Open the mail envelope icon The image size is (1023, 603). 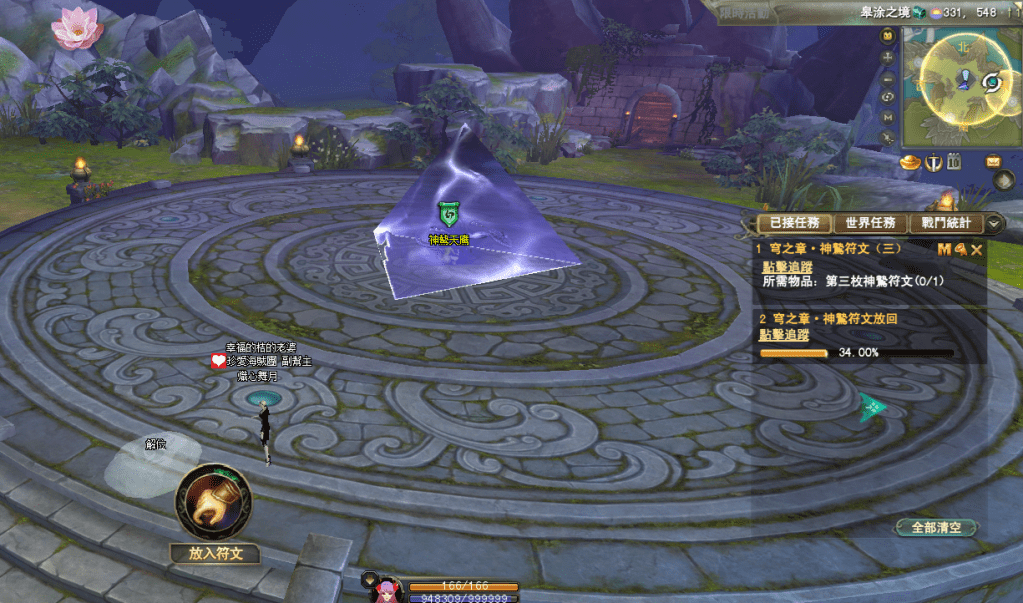tap(993, 161)
